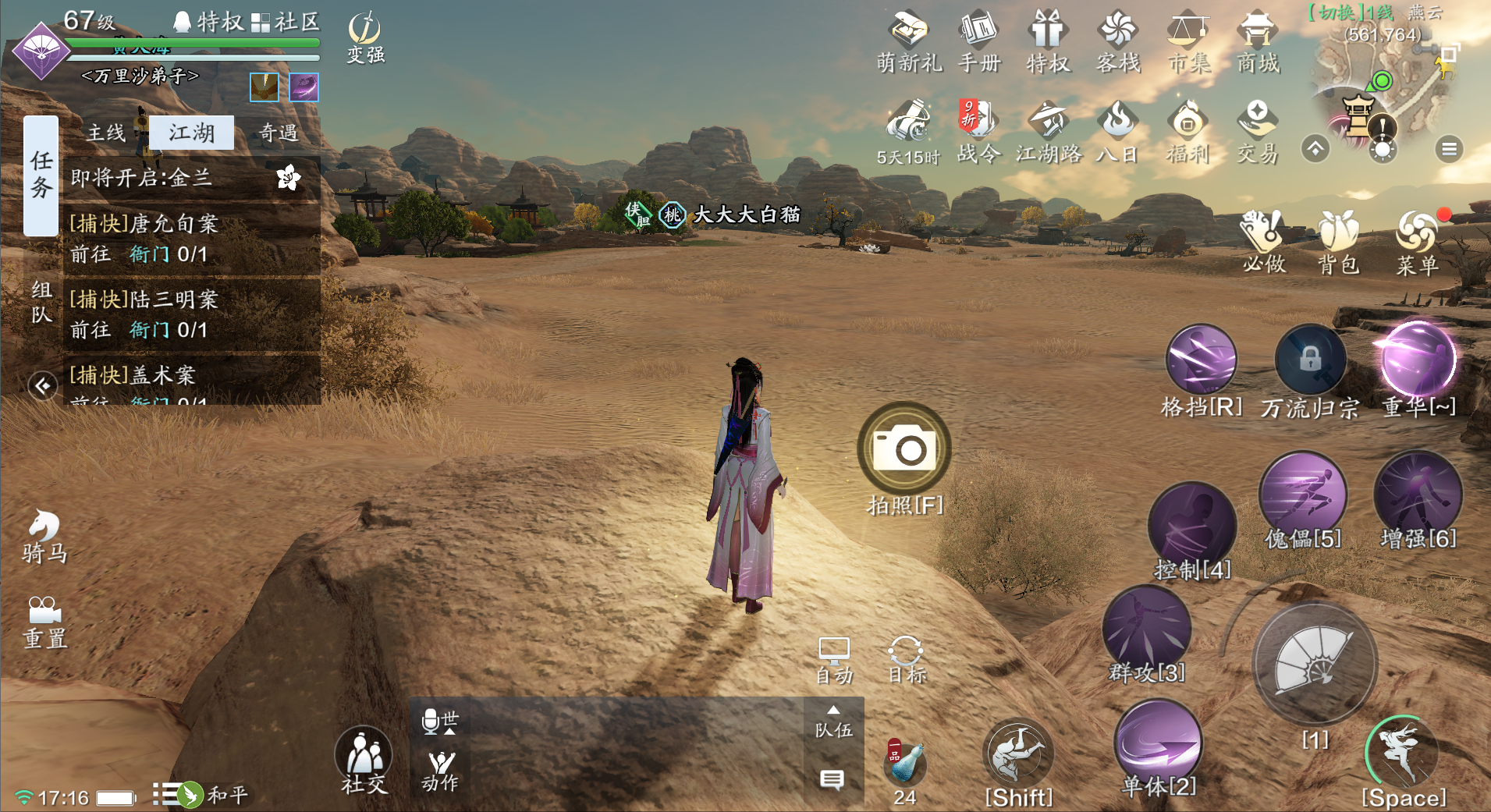The image size is (1491, 812).
Task: Open the 变强 power-up guide
Action: [x=365, y=37]
